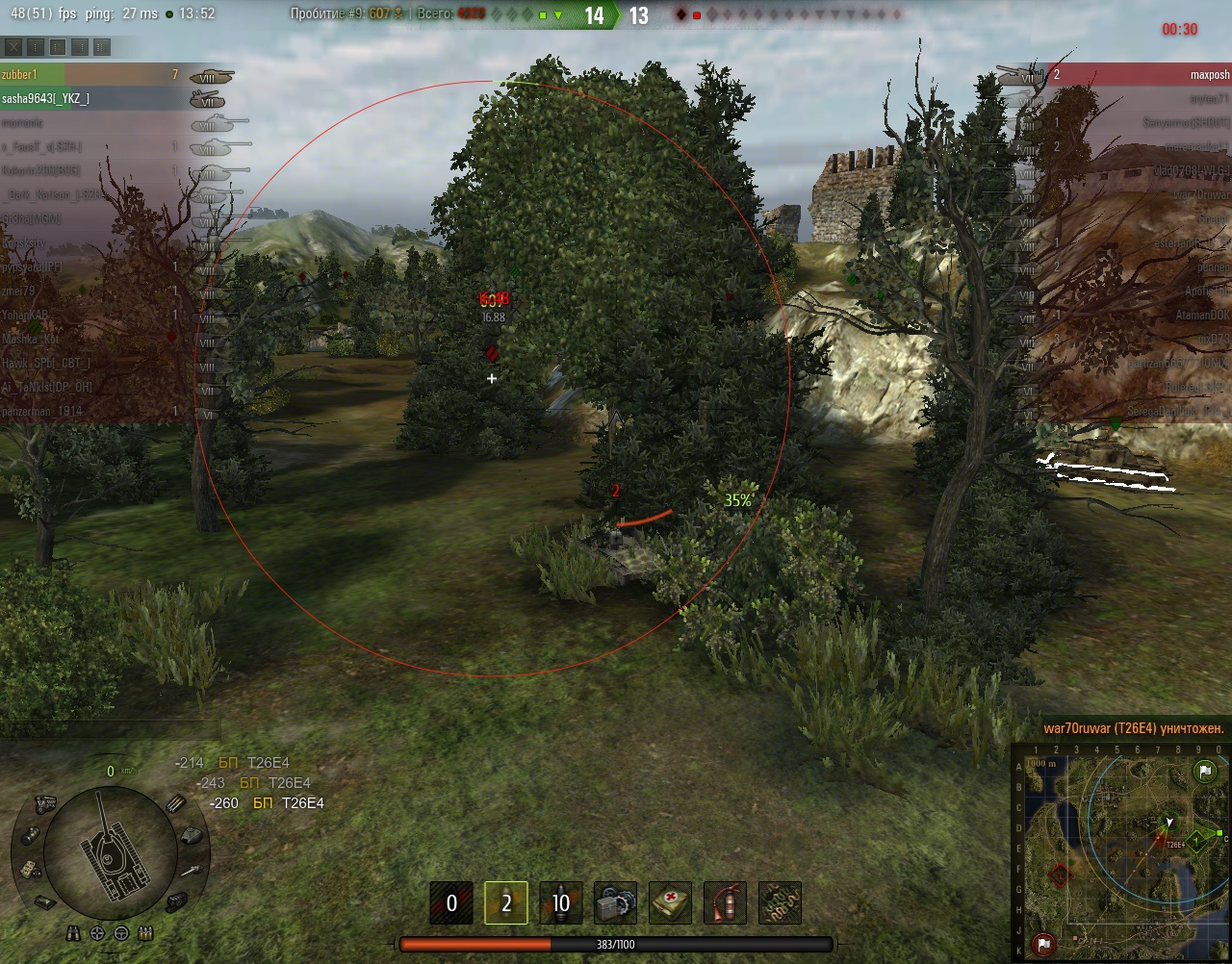Screen dimensions: 1232x964
Task: Hide the team list with the X button
Action: point(13,47)
